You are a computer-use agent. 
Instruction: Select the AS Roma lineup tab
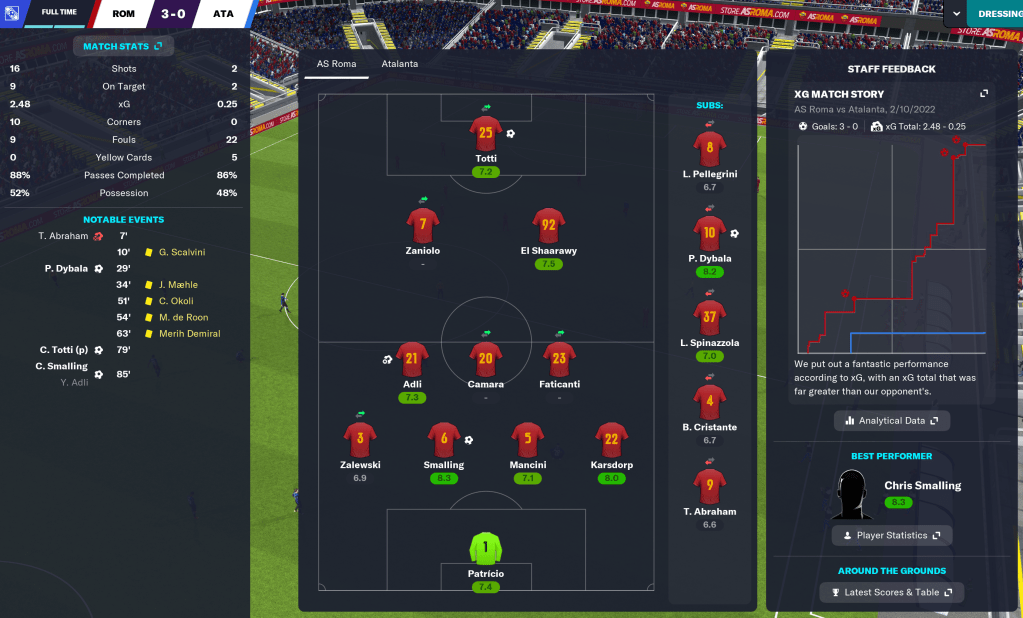[x=336, y=64]
